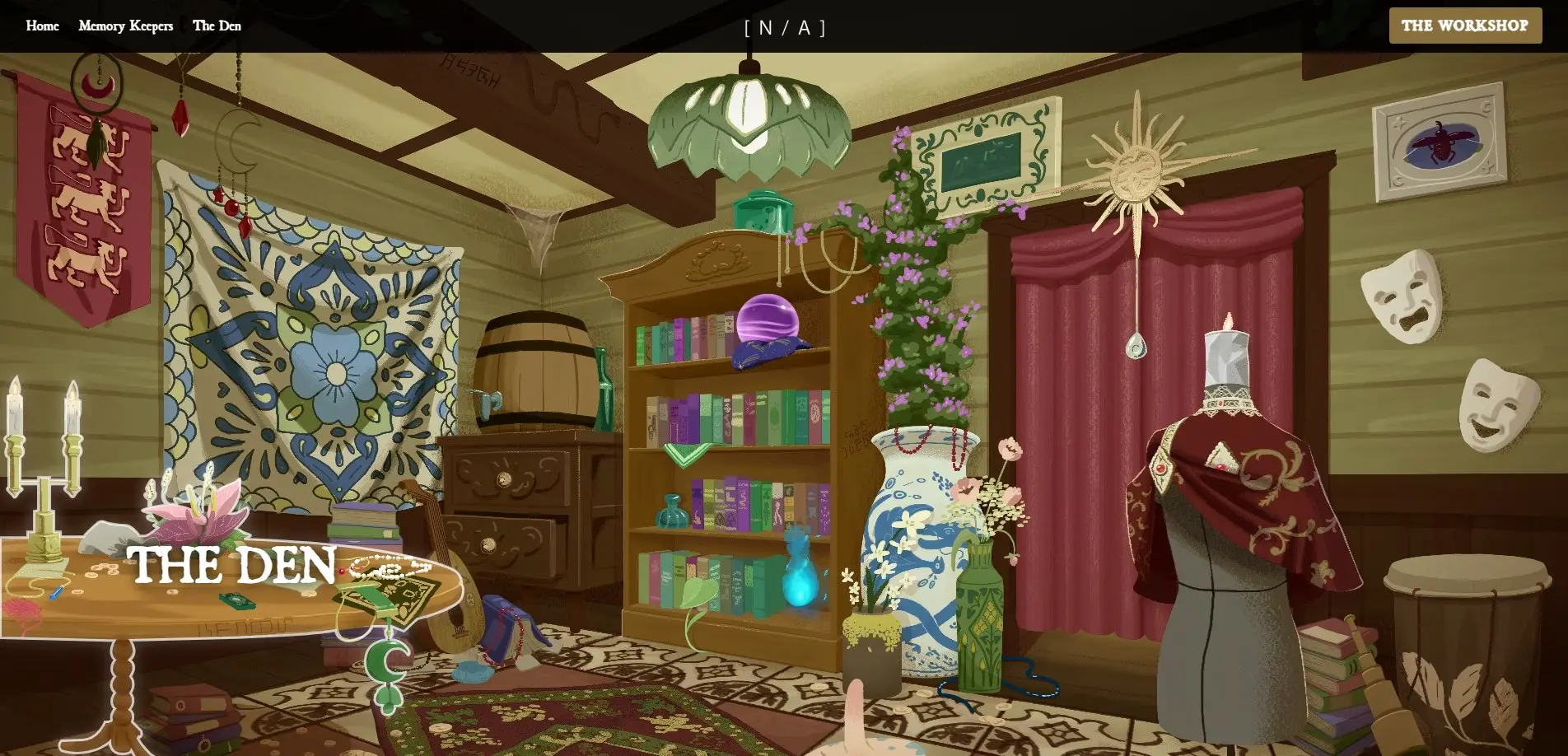Open the Memory Keepers menu item
Screen dimensions: 1568x756
coord(125,26)
